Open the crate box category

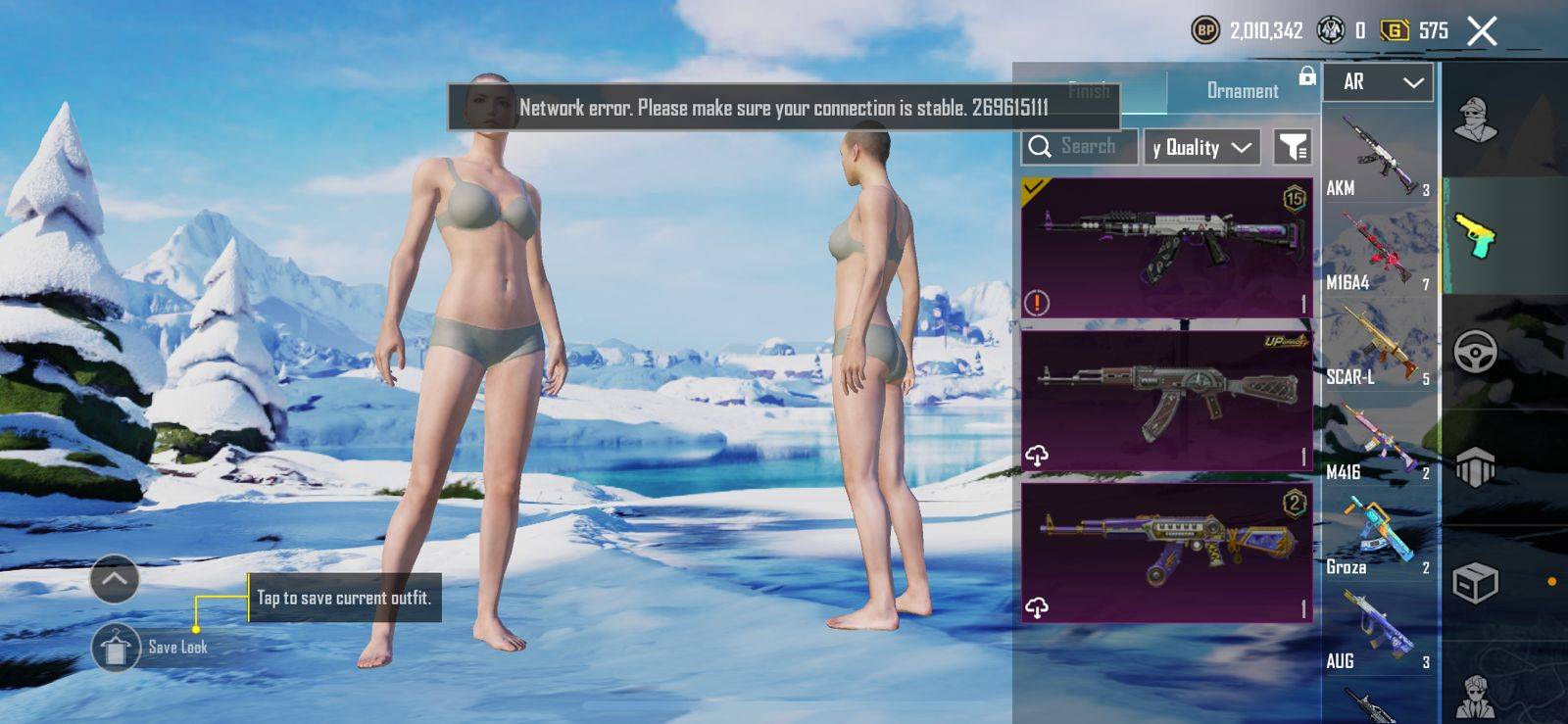tap(1475, 584)
